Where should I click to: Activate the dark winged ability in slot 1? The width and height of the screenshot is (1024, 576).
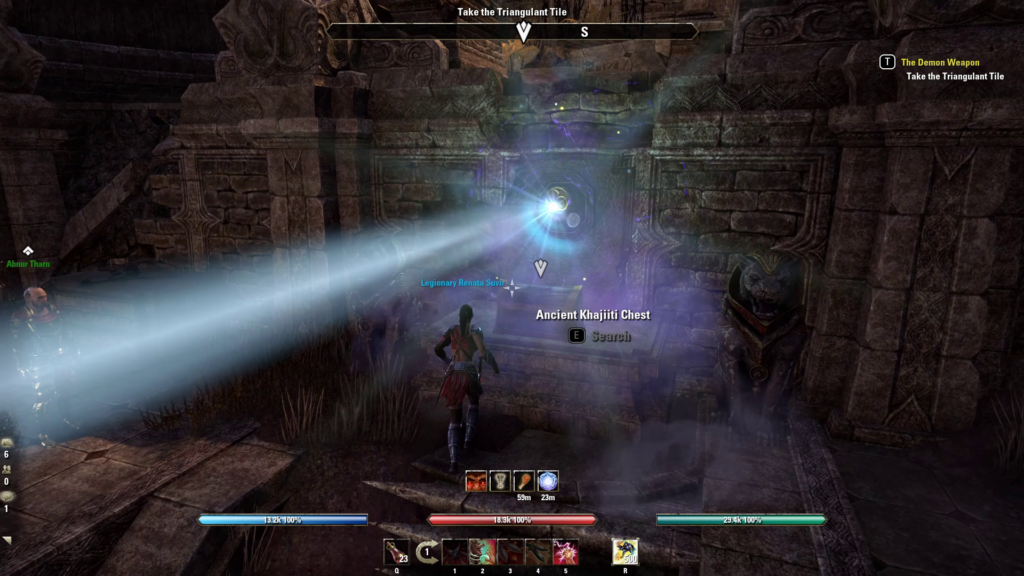point(455,551)
